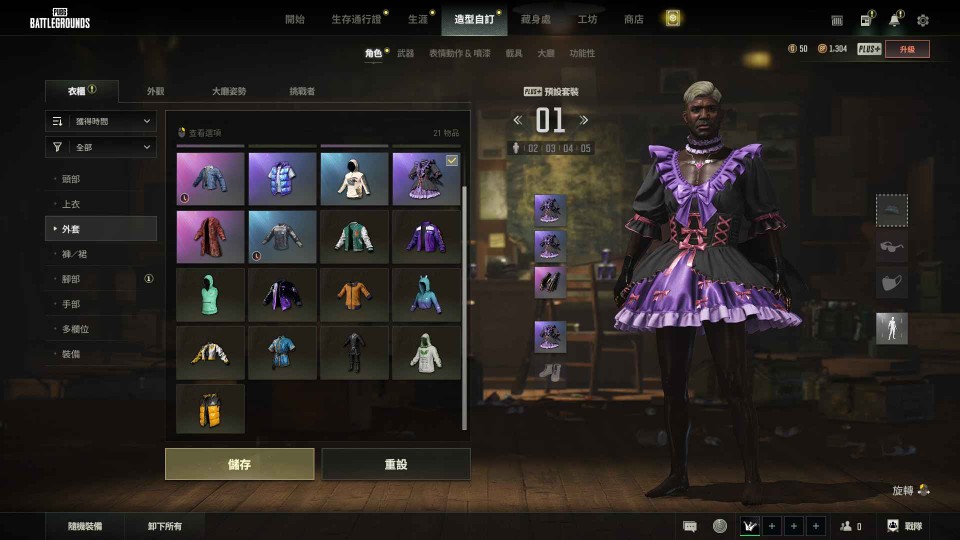
Task: Open the 大廳姿勢 lobby pose tab
Action: pyautogui.click(x=228, y=91)
